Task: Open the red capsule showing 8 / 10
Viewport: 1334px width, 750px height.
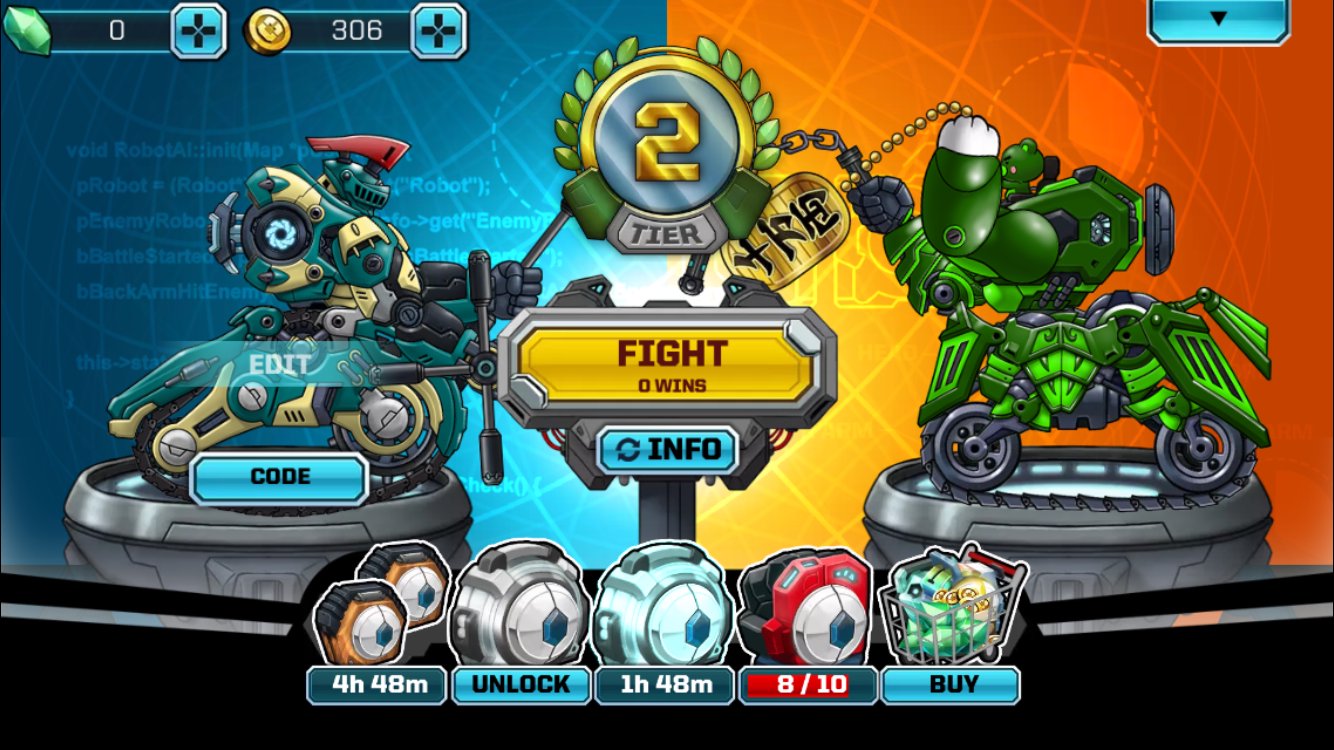Action: (x=806, y=610)
